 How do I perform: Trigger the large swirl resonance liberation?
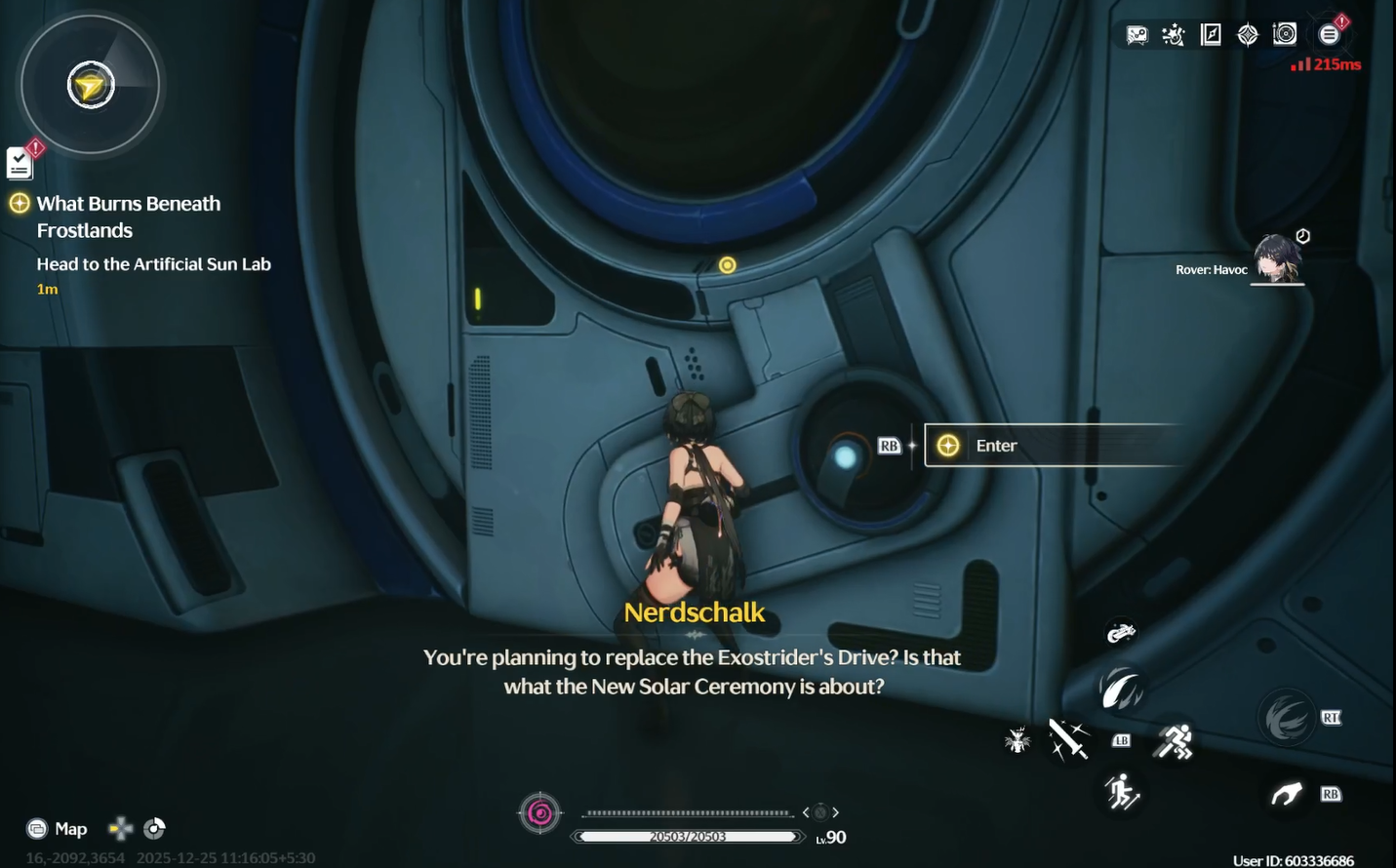click(1287, 720)
